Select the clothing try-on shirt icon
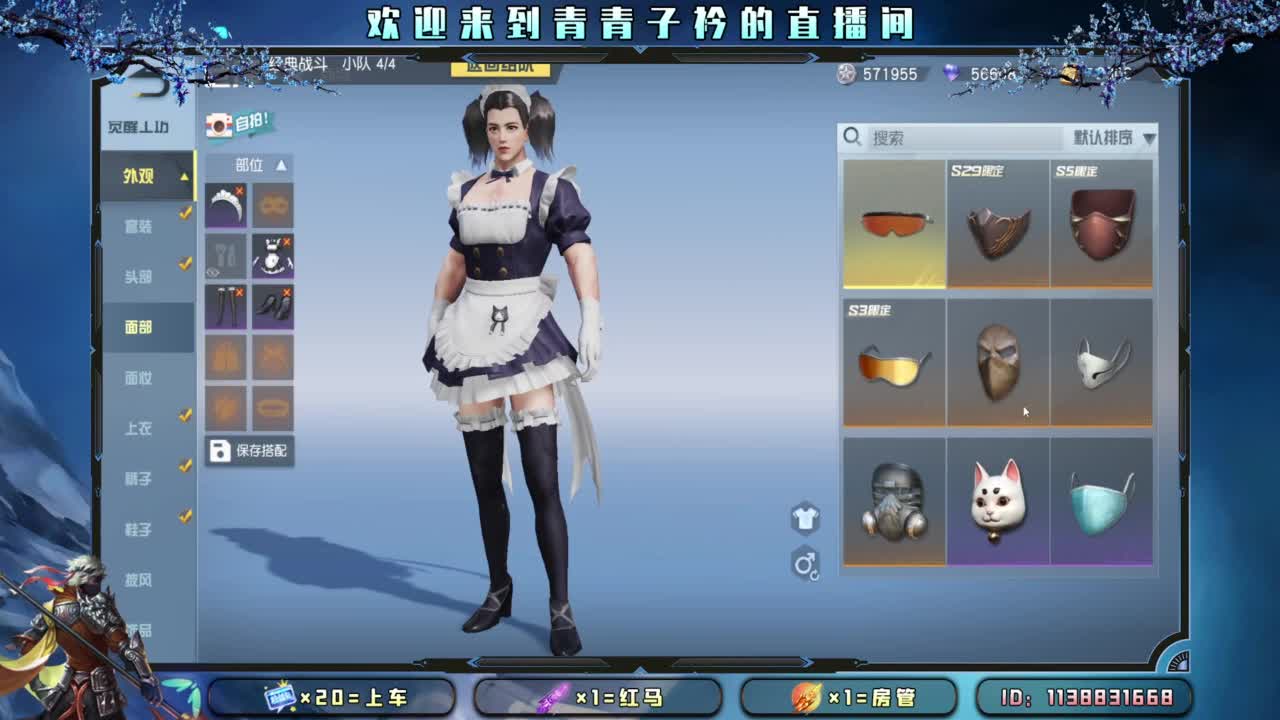 coord(804,518)
